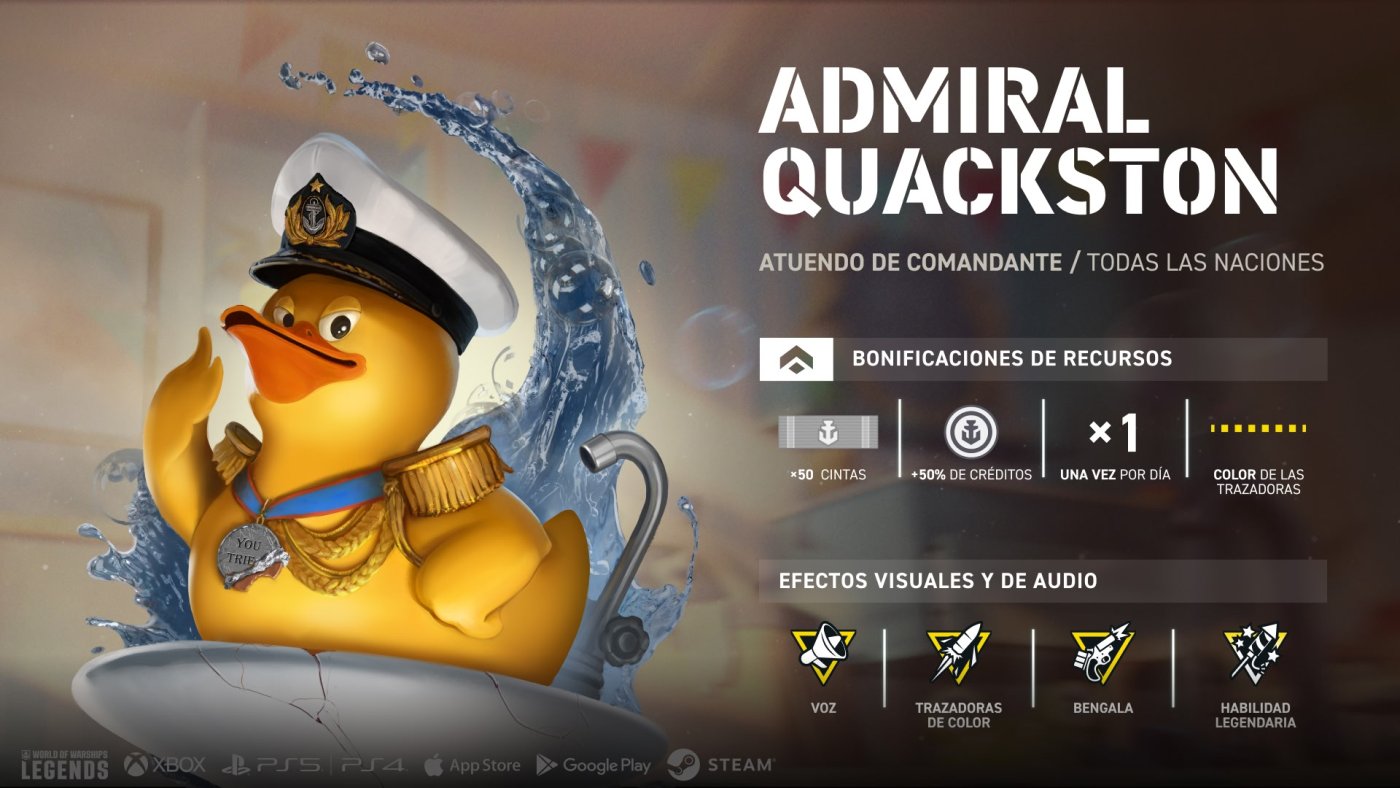Click the Xbox platform logo
The width and height of the screenshot is (1400, 788).
(165, 765)
